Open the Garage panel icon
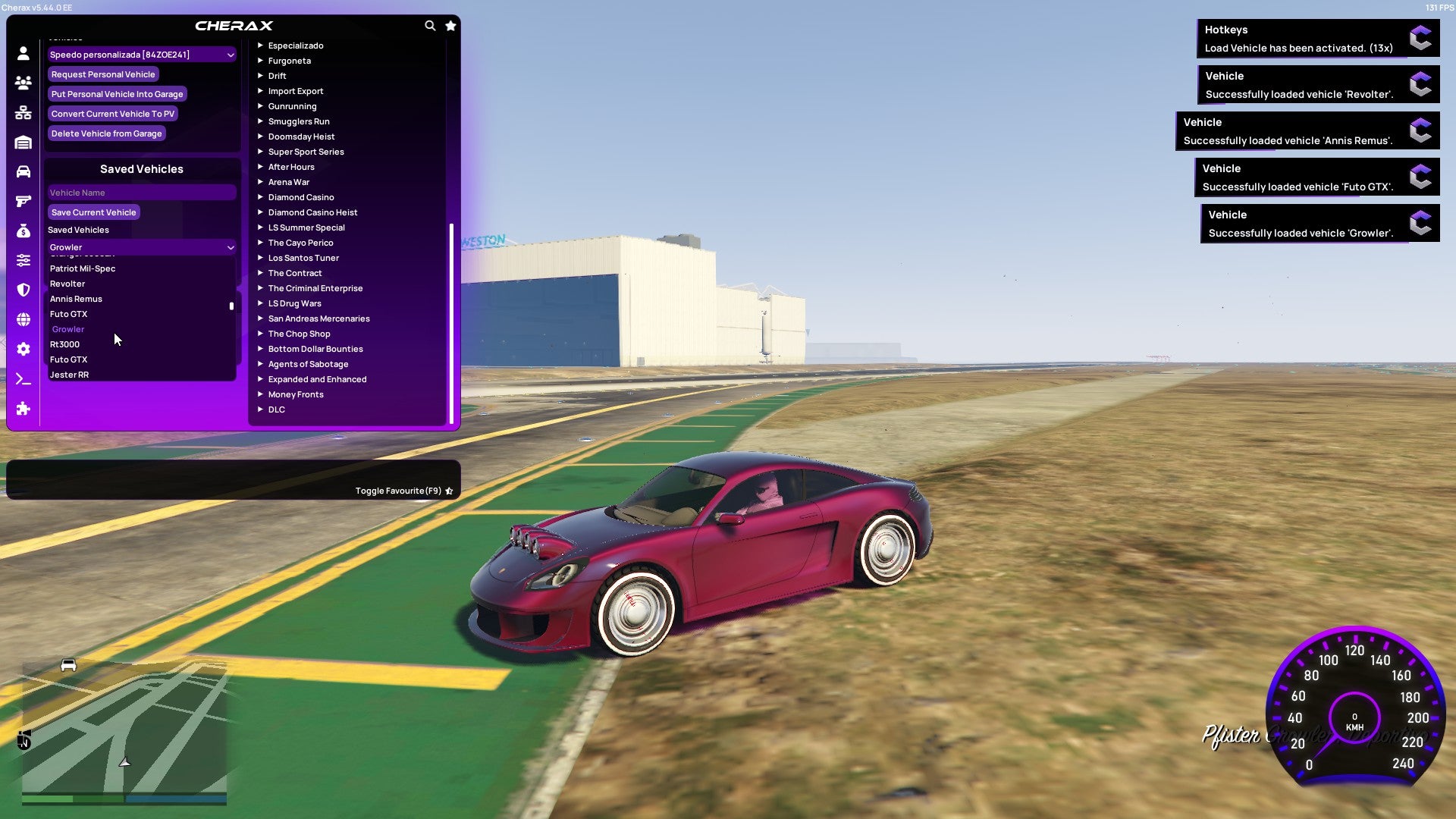The width and height of the screenshot is (1456, 819). 23,142
